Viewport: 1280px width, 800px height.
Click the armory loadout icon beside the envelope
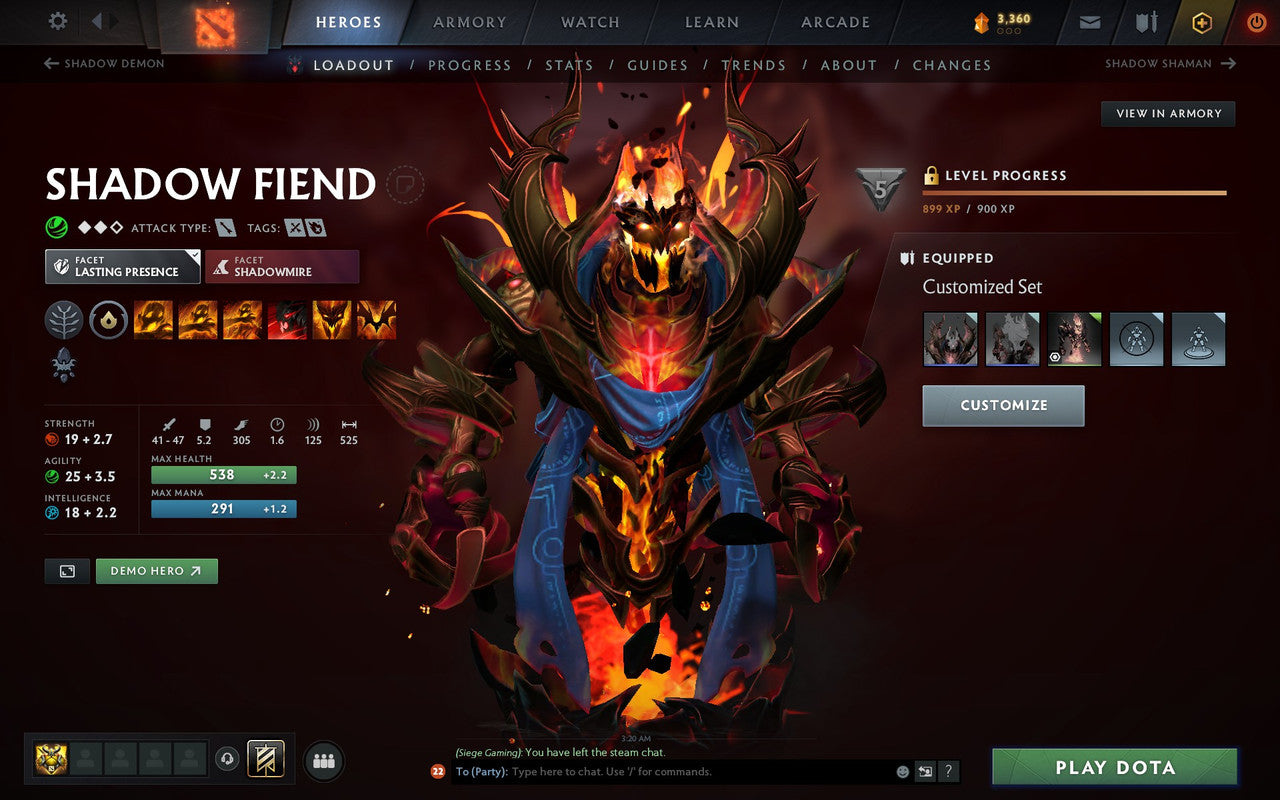(1145, 22)
